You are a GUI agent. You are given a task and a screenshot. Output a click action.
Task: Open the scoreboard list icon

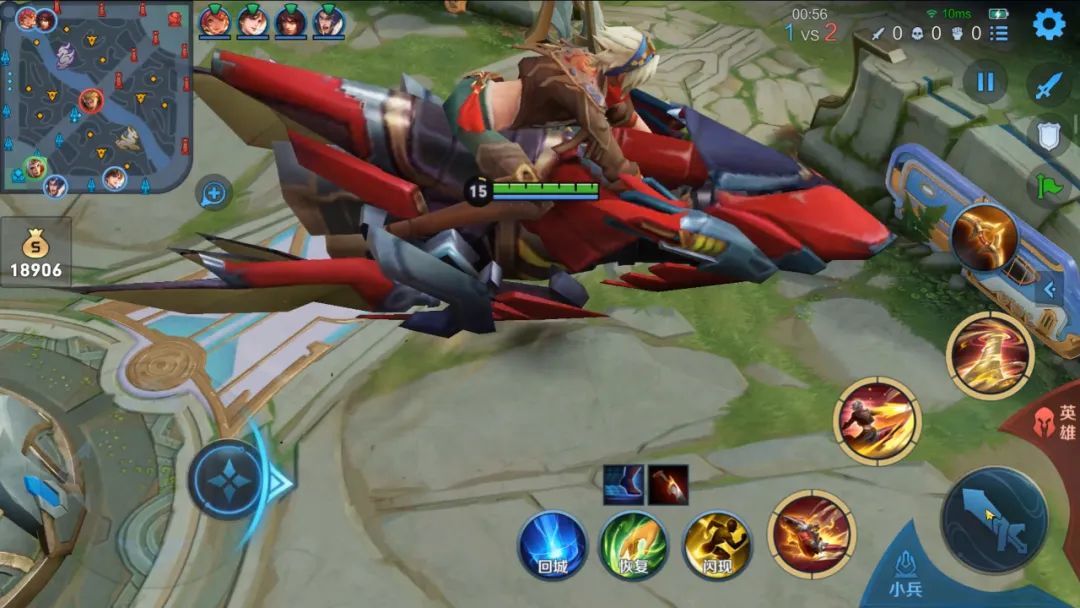999,33
